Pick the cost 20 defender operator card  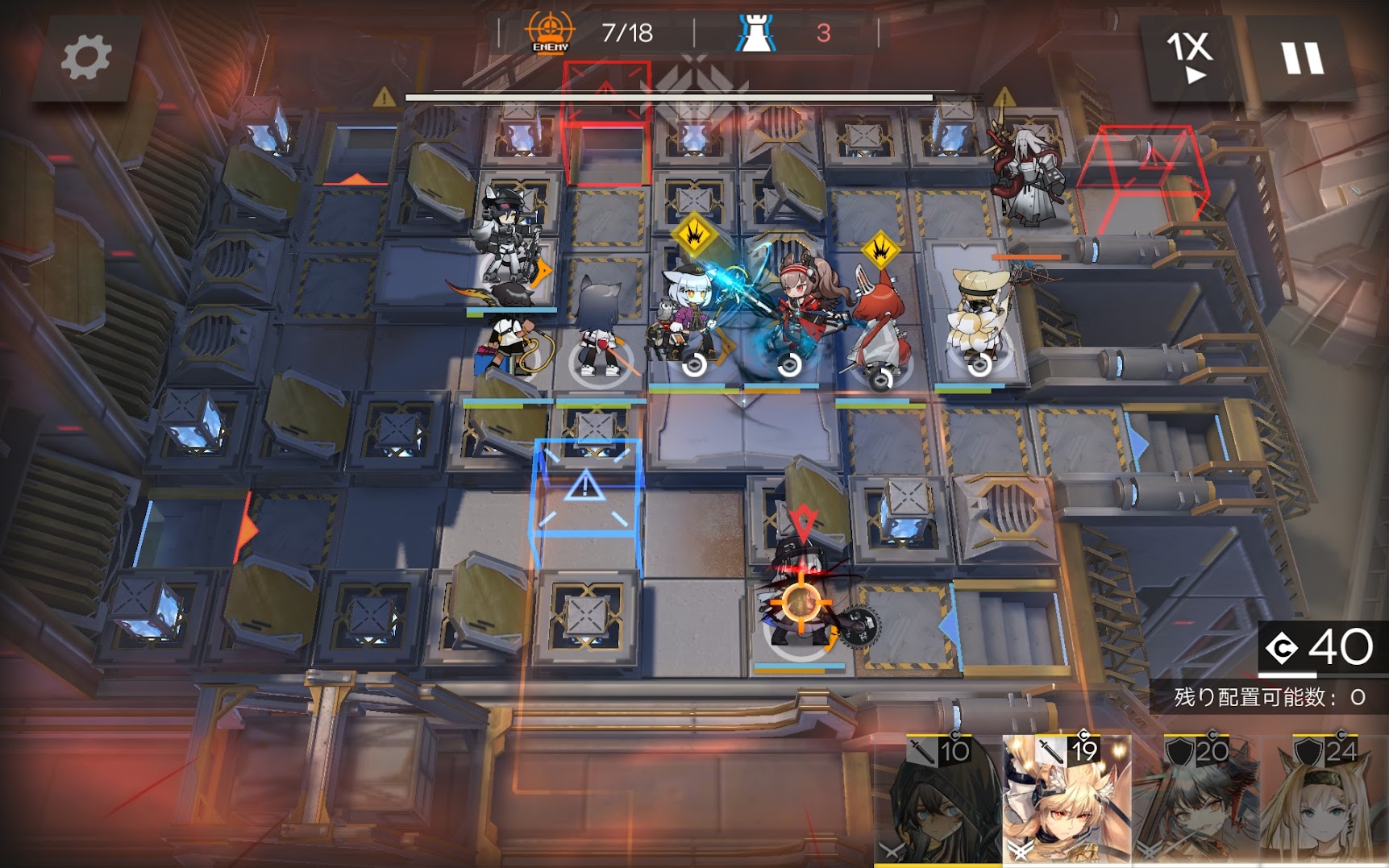[1196, 799]
